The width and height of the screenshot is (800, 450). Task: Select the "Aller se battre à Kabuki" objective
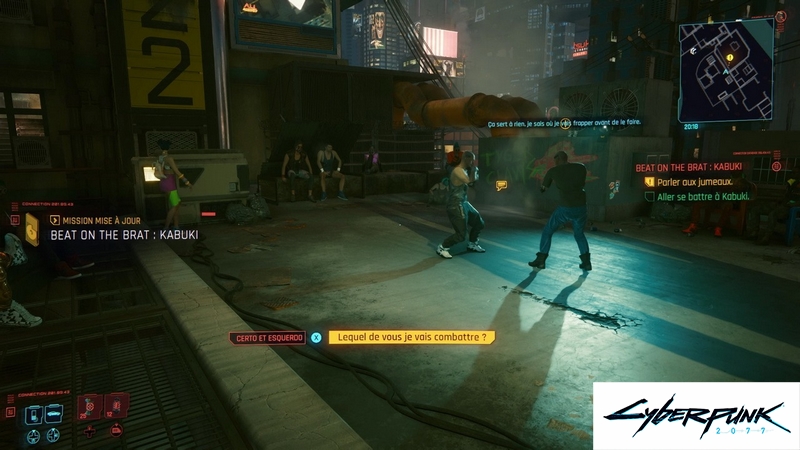click(x=703, y=196)
